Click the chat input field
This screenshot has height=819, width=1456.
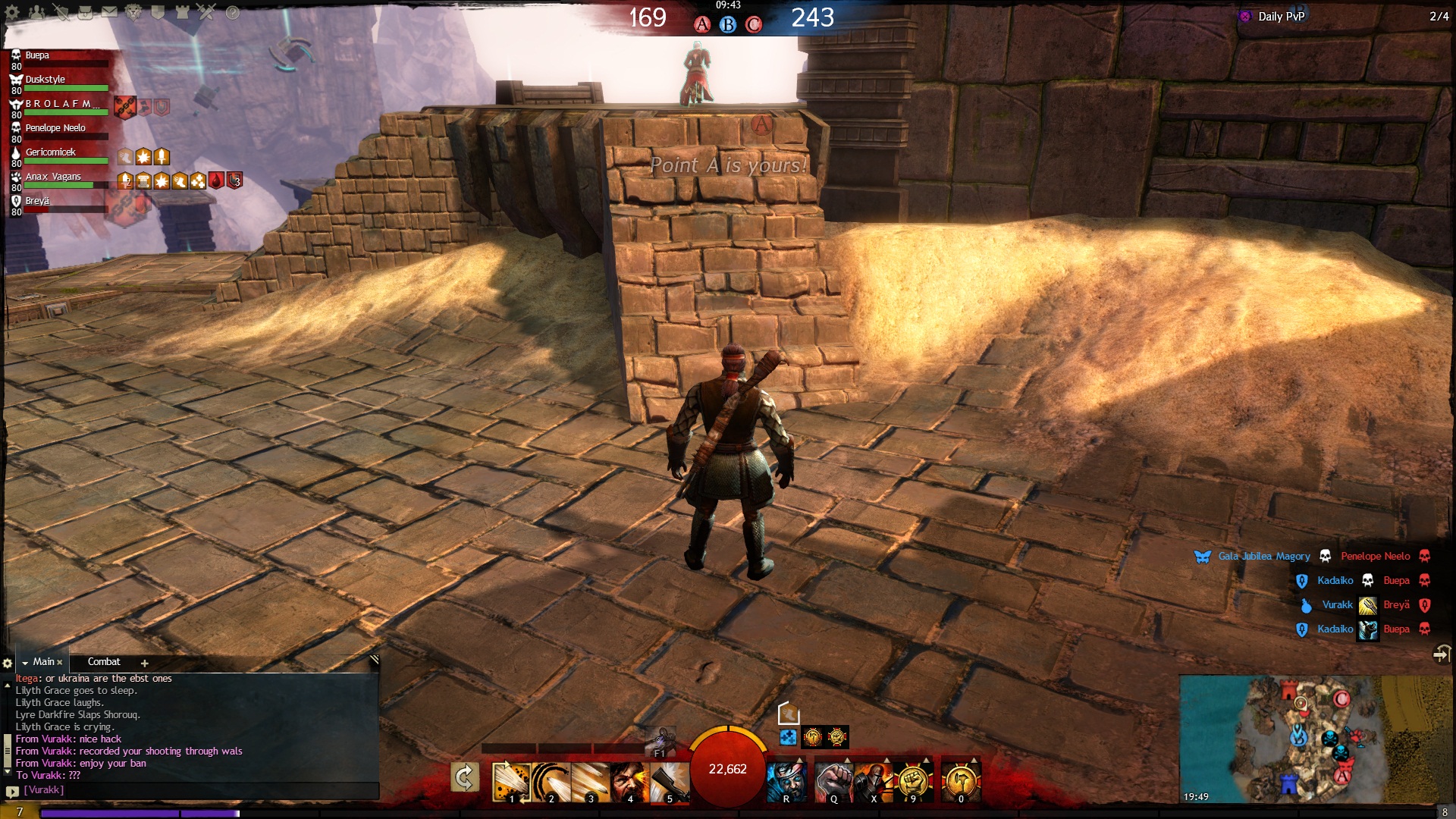pos(197,790)
